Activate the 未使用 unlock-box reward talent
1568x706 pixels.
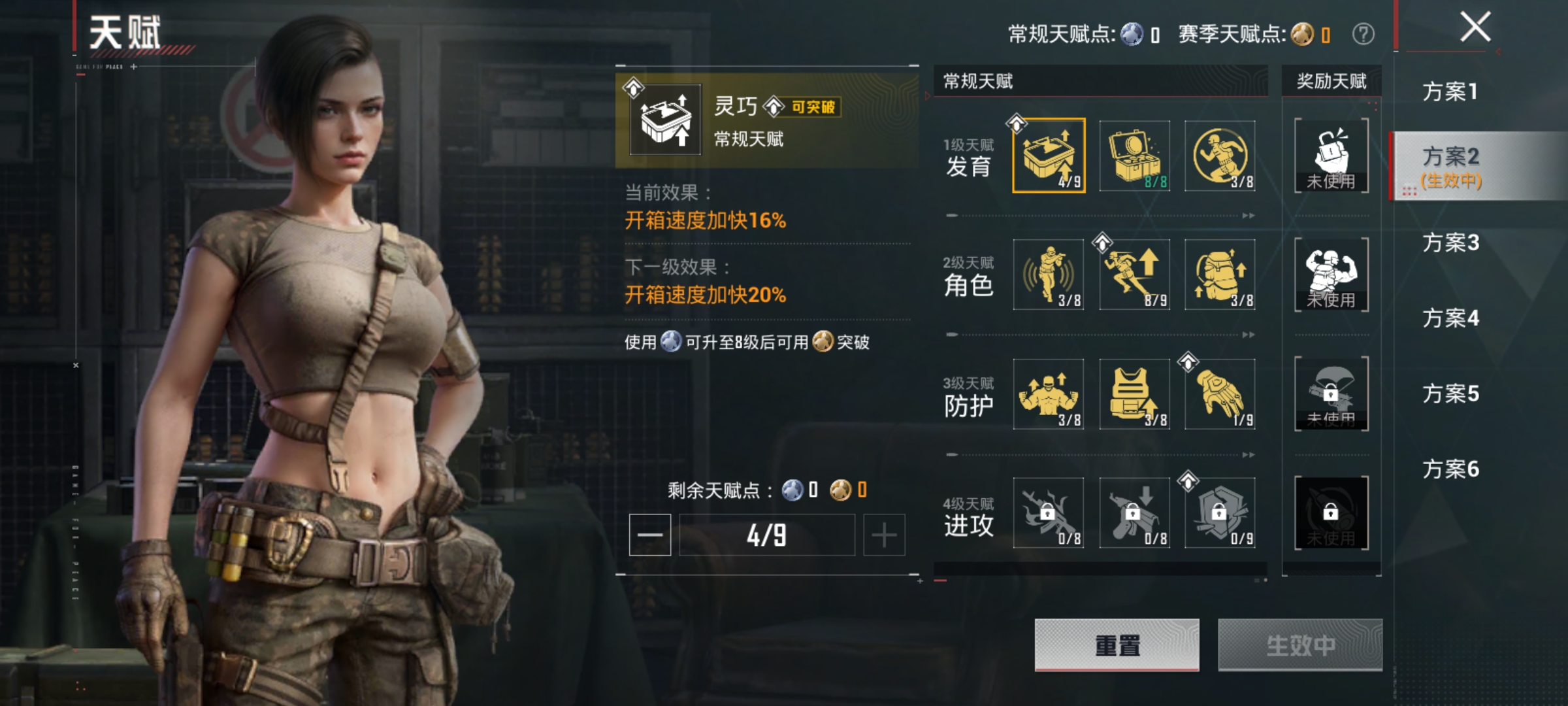click(x=1333, y=154)
